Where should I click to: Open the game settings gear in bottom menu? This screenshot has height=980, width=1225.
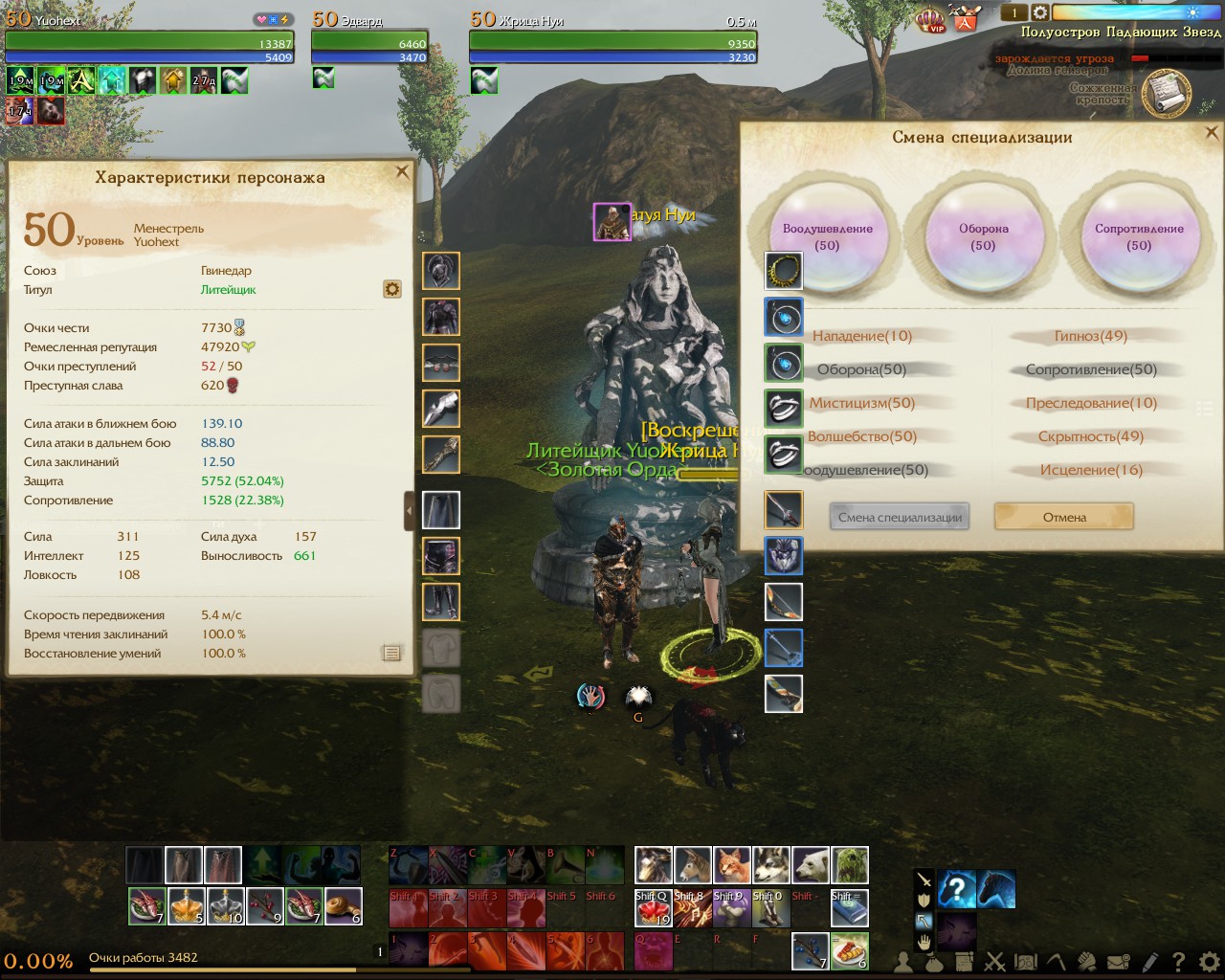(1210, 961)
